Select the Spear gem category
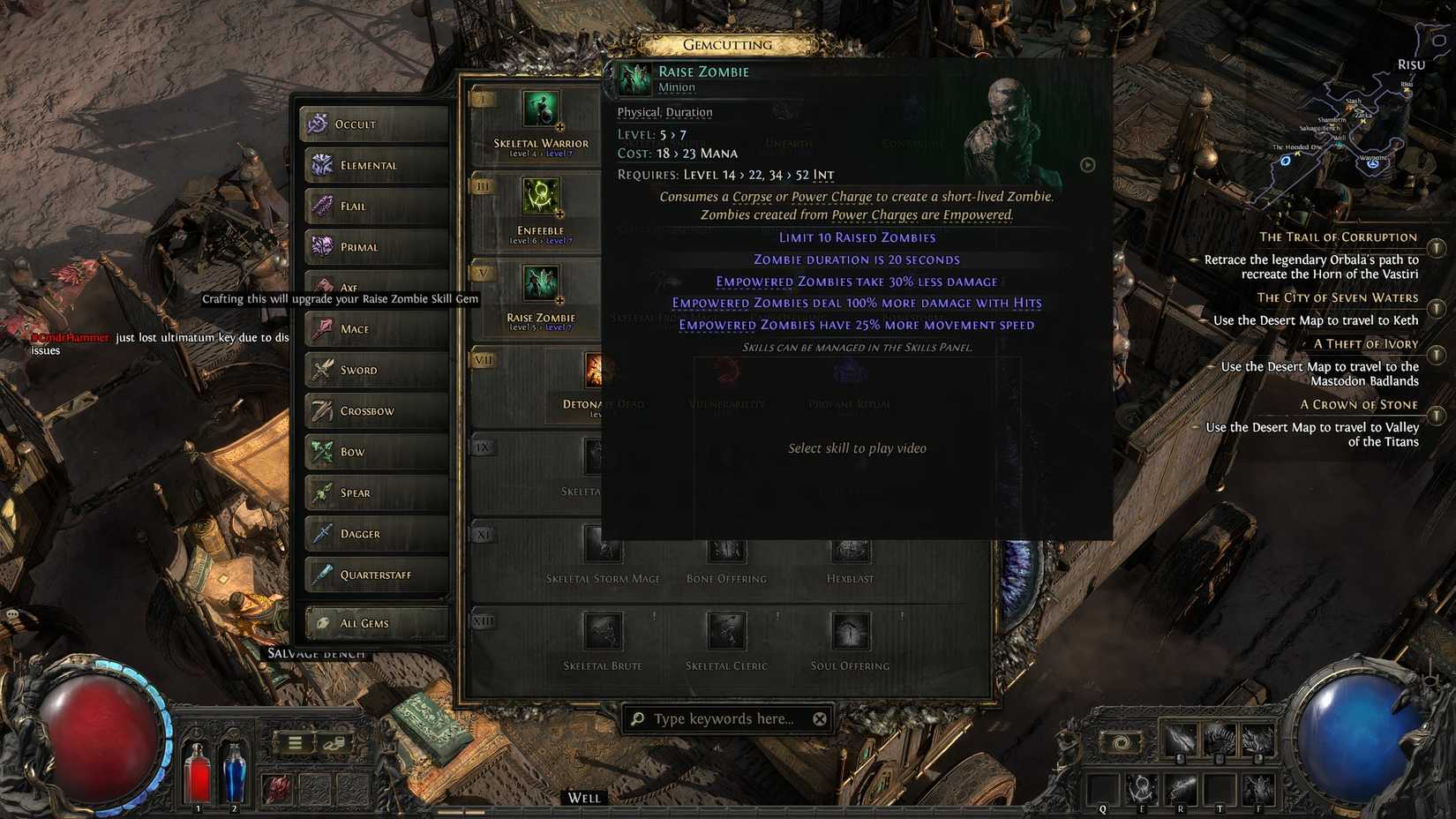Viewport: 1456px width, 819px height. pyautogui.click(x=375, y=492)
